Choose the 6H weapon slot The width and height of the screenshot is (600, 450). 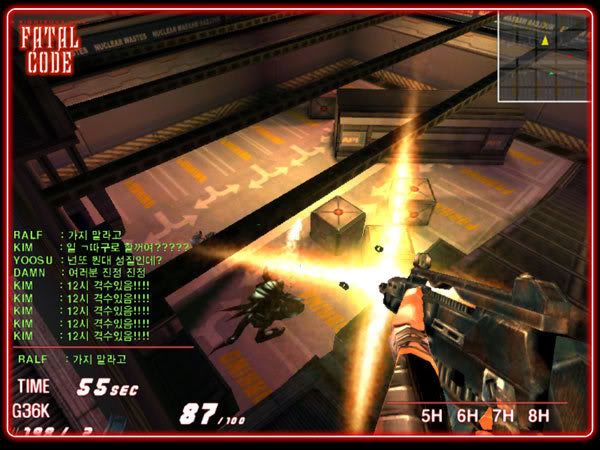[467, 415]
